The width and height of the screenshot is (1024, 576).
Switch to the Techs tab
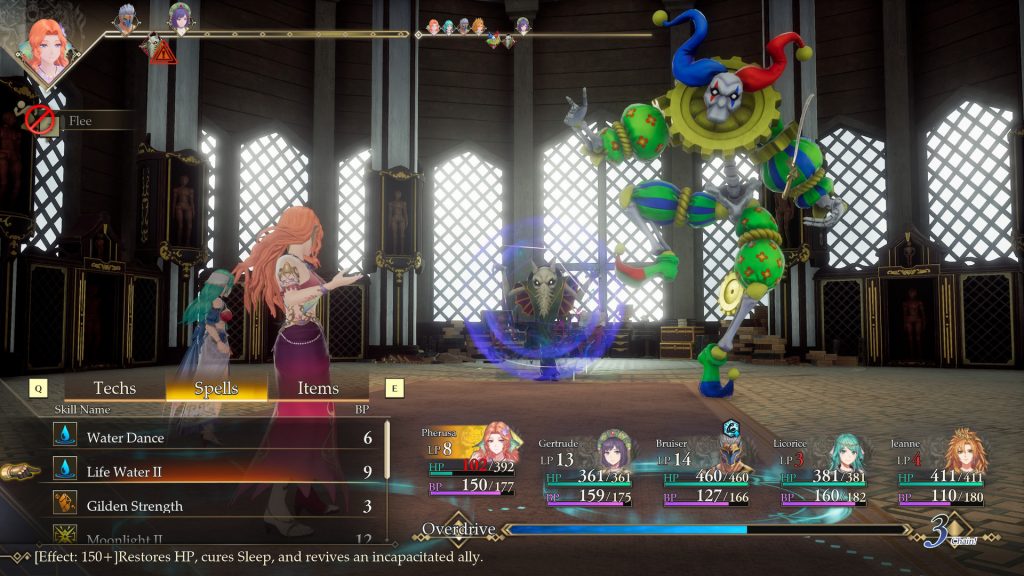pos(115,388)
